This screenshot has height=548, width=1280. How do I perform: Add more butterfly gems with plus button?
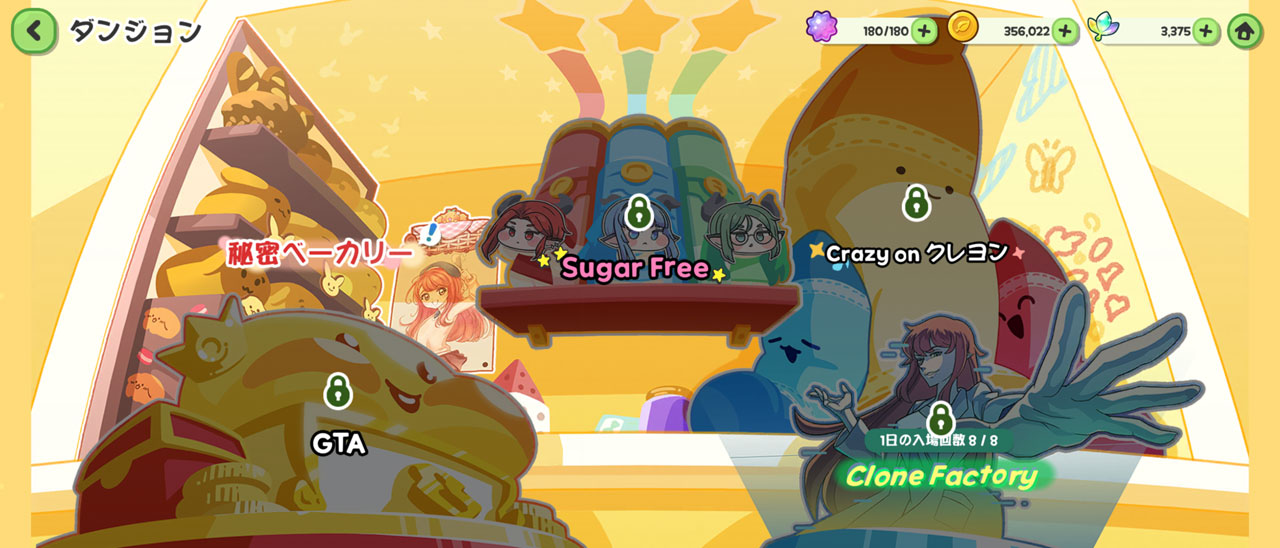pyautogui.click(x=1205, y=31)
